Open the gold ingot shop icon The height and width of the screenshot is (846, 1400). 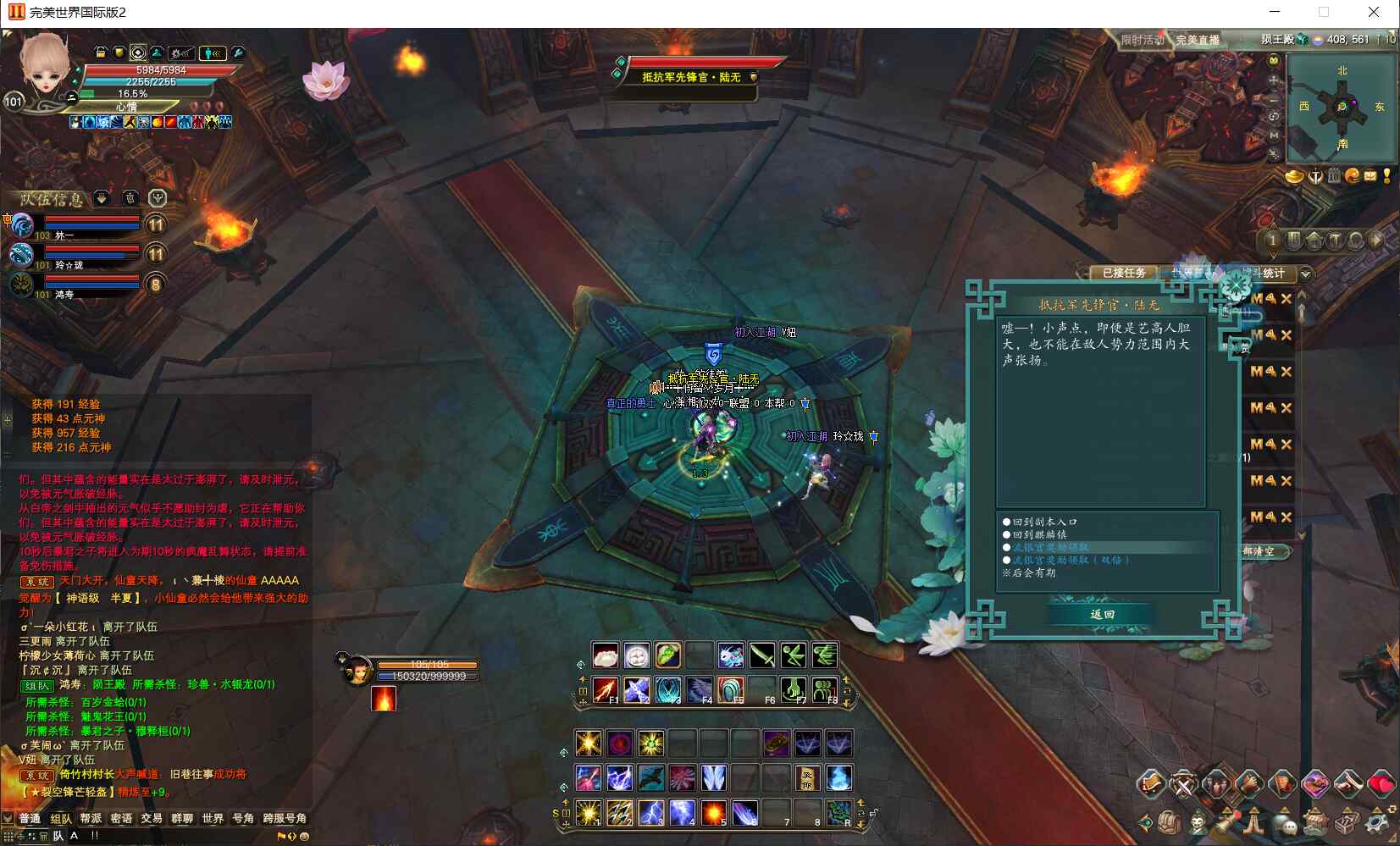pyautogui.click(x=1295, y=176)
